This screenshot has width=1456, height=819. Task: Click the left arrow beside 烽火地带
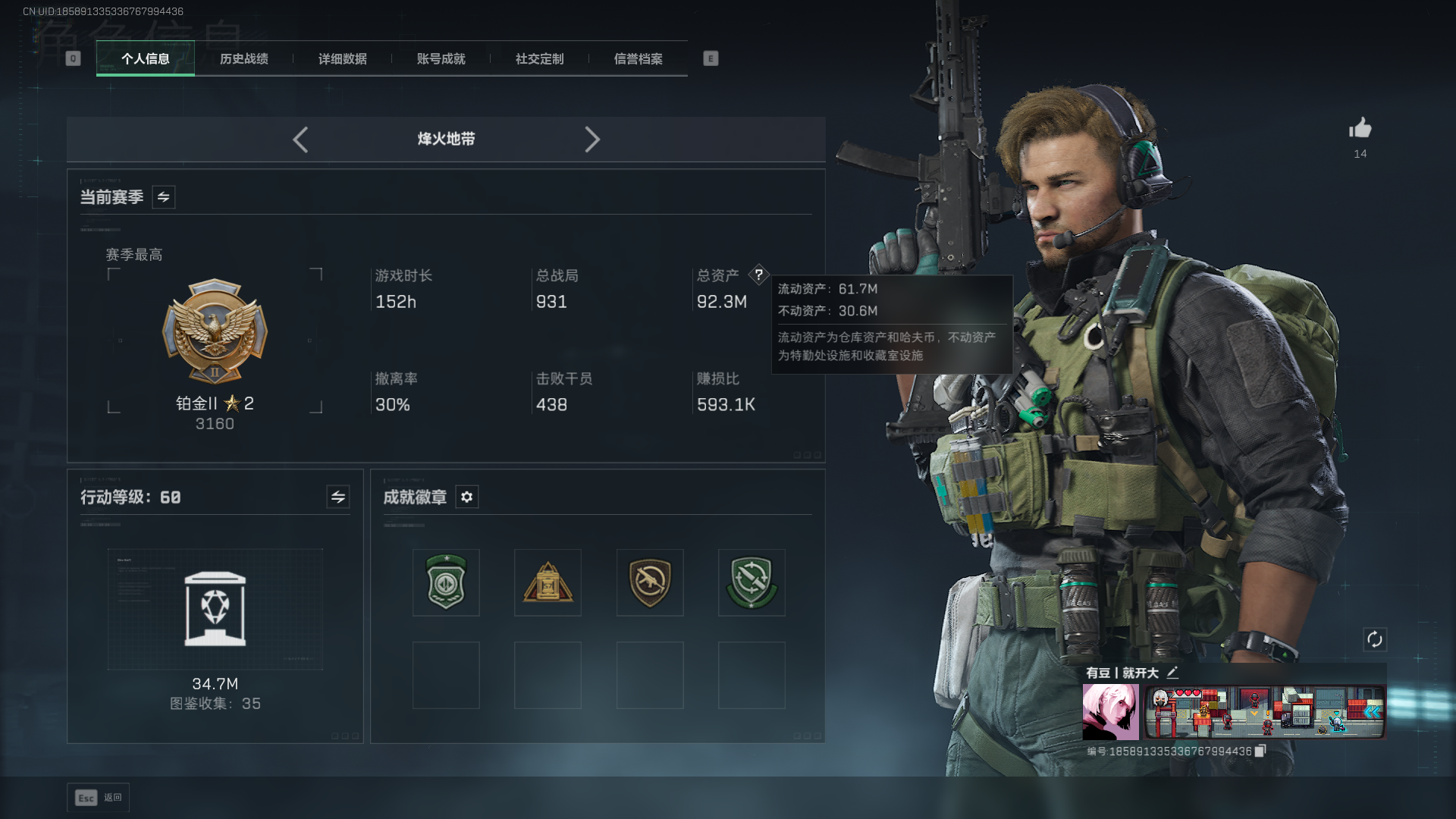pyautogui.click(x=300, y=140)
